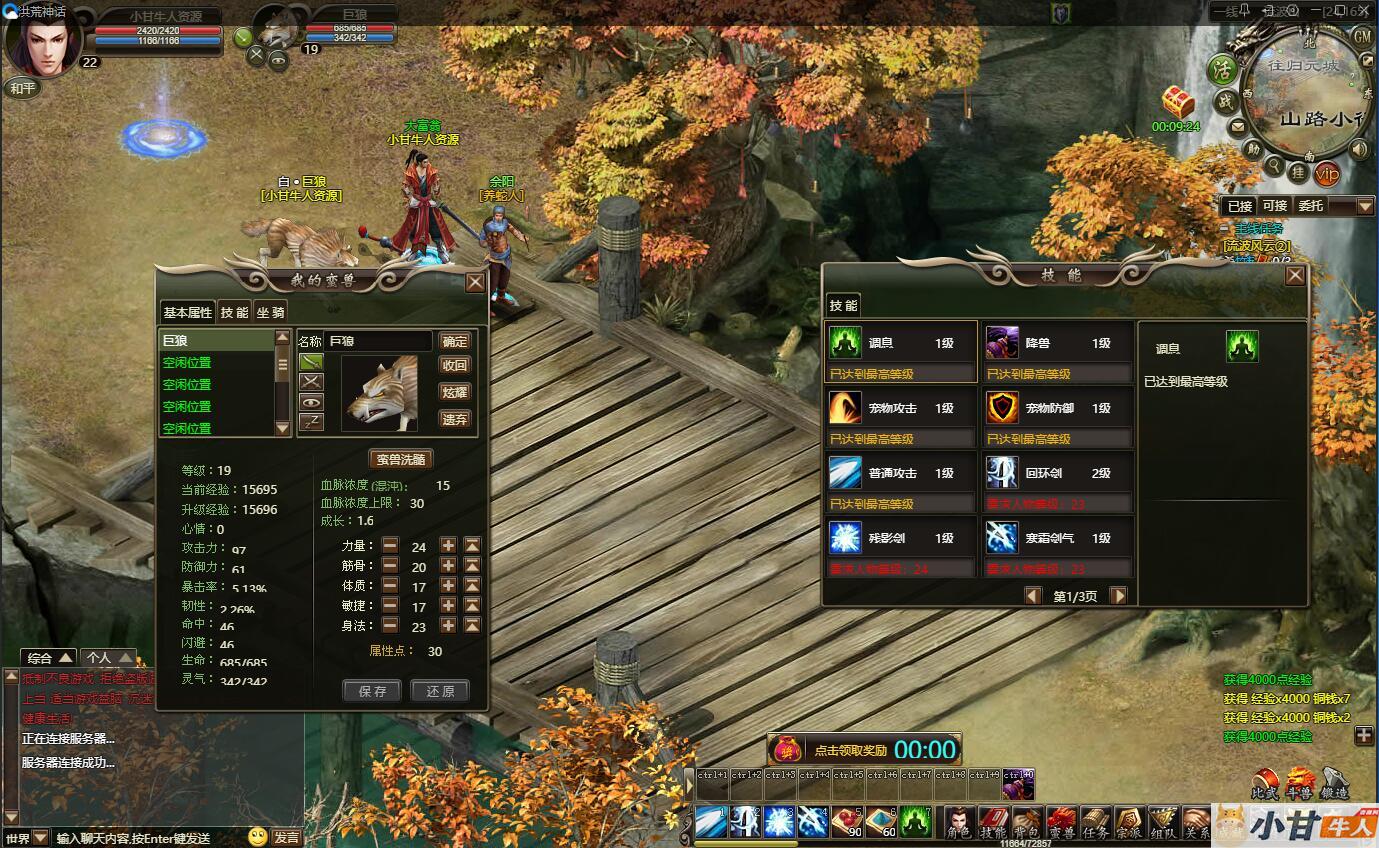The height and width of the screenshot is (848, 1379).
Task: Open 蛮兽洗髓 pet refinement
Action: [x=400, y=460]
